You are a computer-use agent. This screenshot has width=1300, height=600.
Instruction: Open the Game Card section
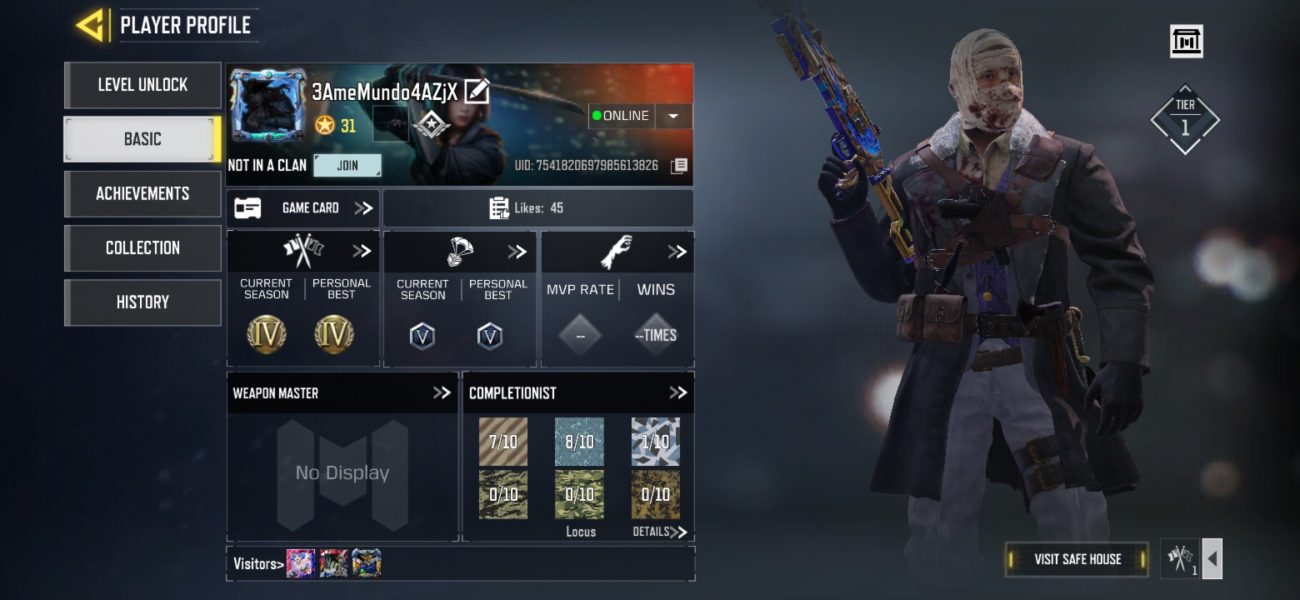[303, 208]
